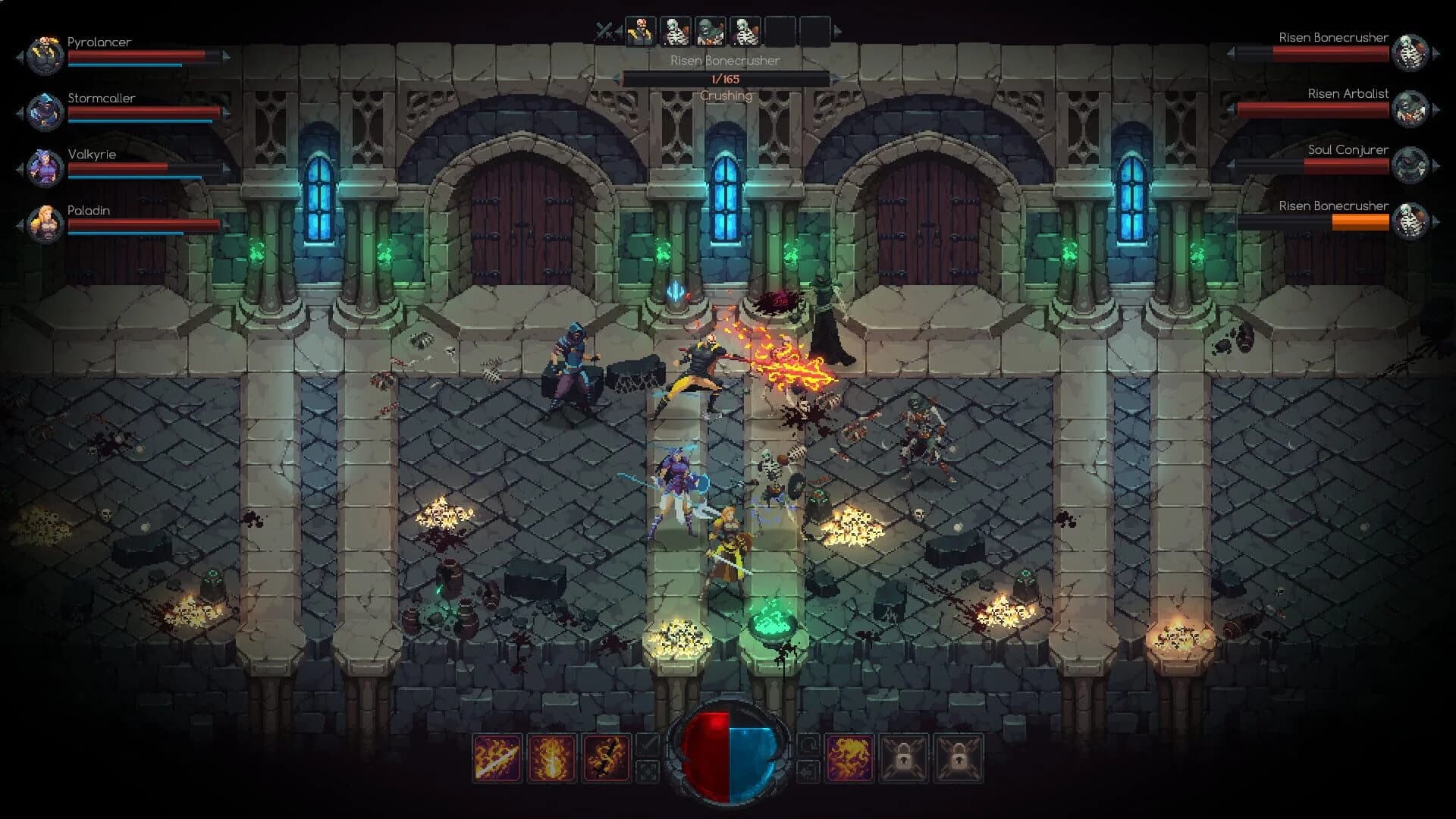Cast the fireball ability
This screenshot has width=1456, height=819.
[552, 758]
